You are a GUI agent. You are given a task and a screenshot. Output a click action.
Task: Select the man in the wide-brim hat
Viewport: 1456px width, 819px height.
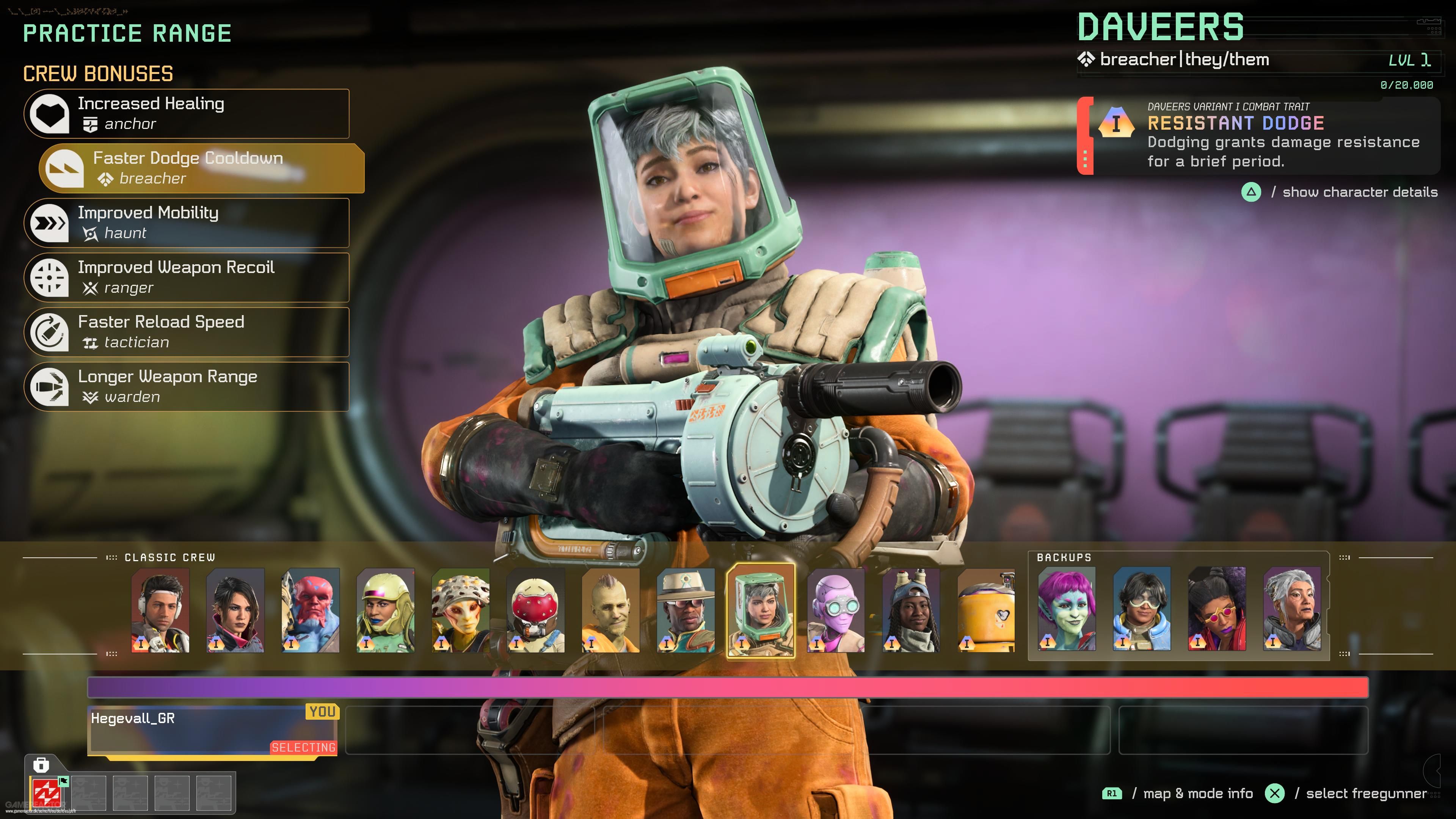[686, 610]
